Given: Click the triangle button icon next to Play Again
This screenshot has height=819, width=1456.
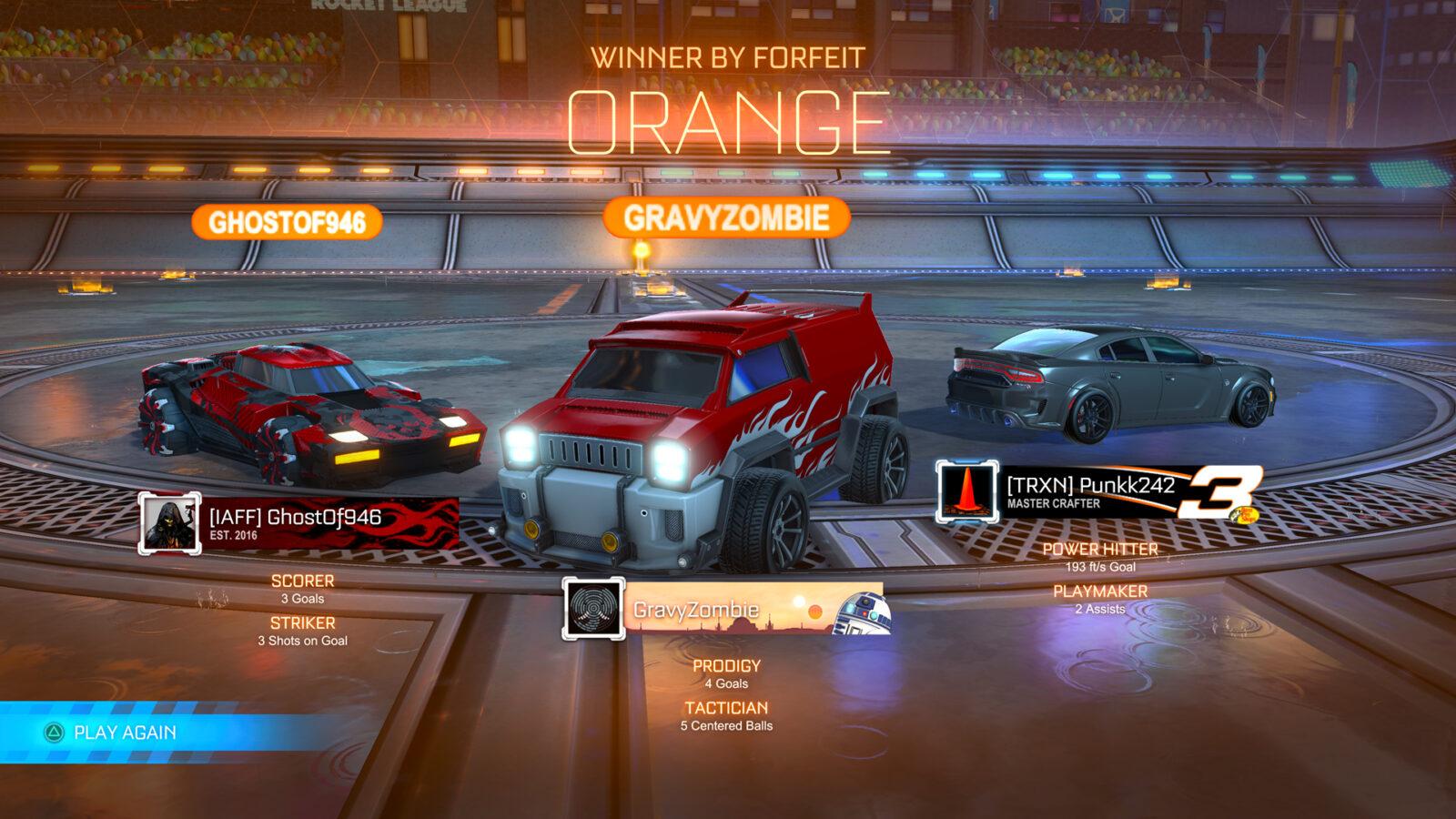Looking at the screenshot, I should coord(54,730).
